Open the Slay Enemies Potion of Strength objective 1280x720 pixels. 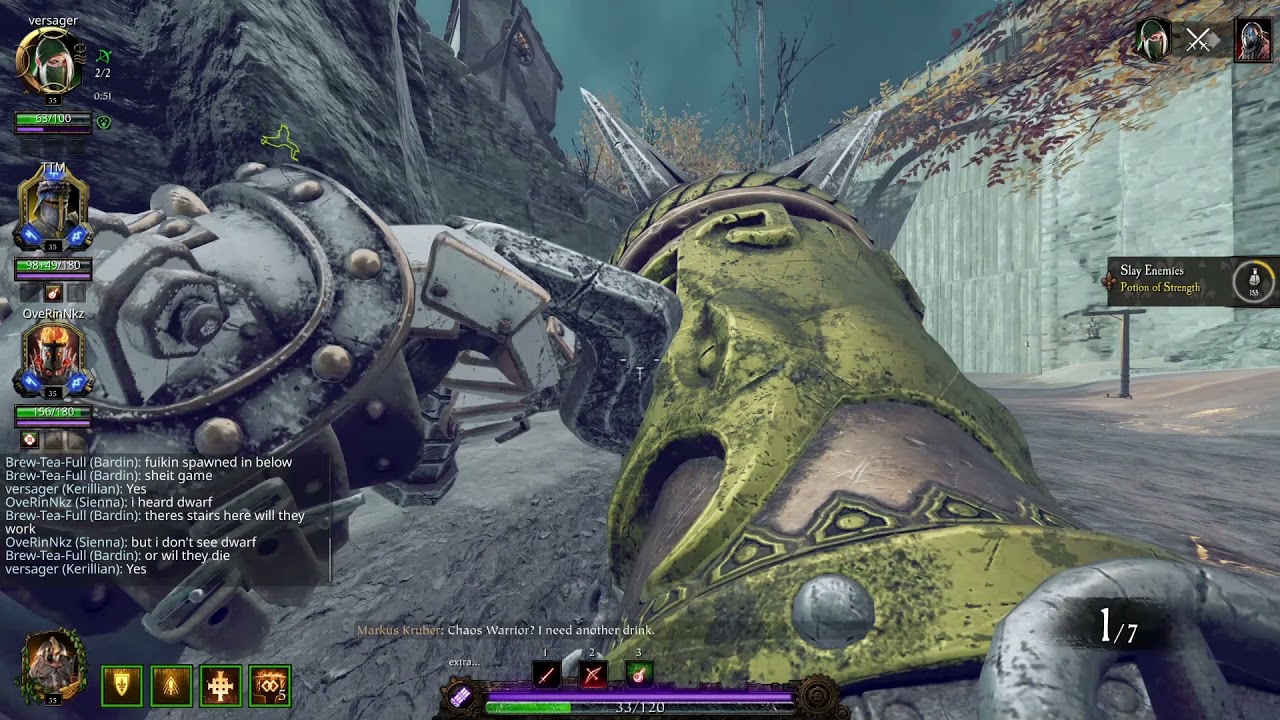point(1190,280)
